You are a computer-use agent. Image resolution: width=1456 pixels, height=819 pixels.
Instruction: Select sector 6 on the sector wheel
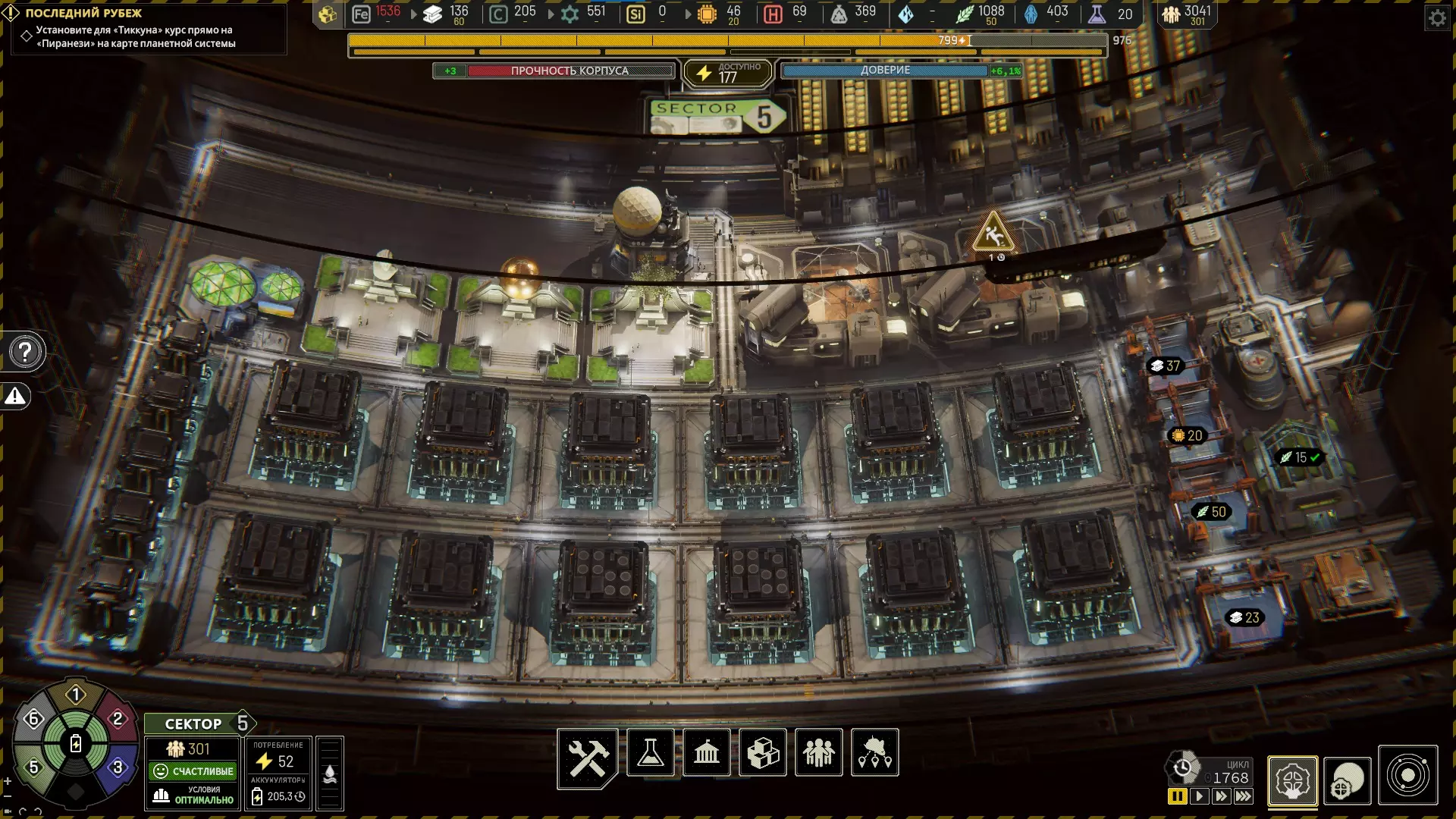pyautogui.click(x=33, y=718)
